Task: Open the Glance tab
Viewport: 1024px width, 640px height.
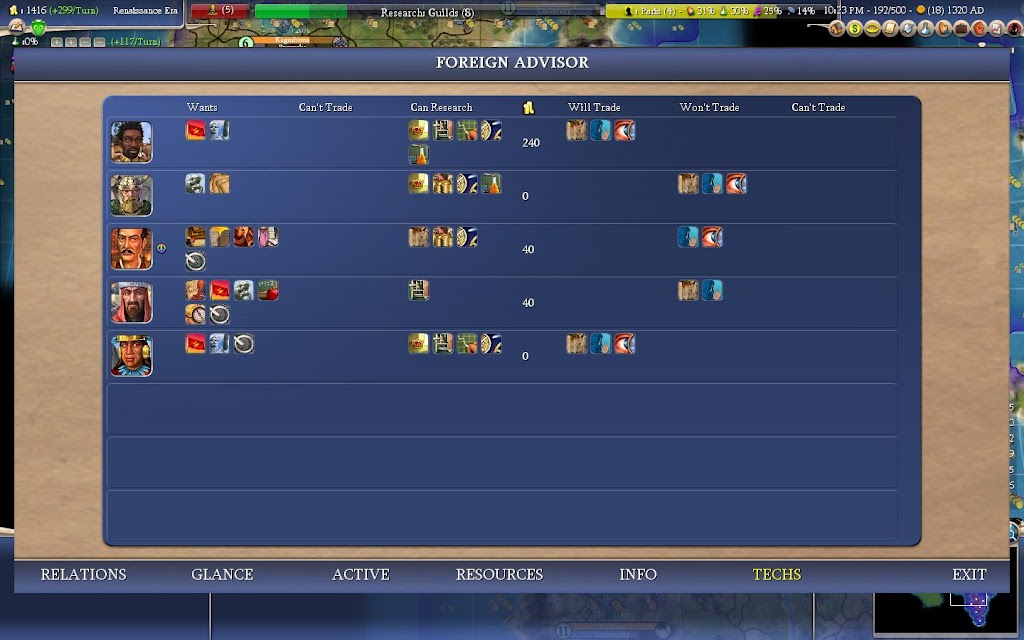Action: [x=222, y=574]
